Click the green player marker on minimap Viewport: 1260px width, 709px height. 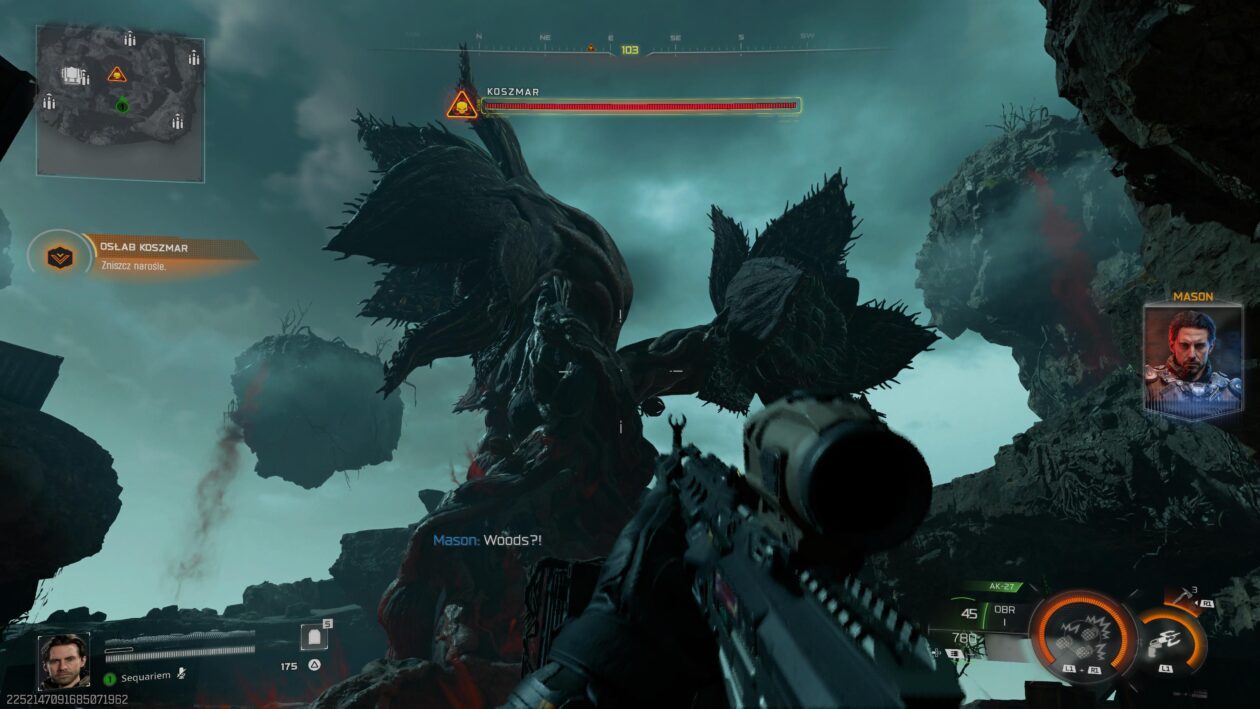point(122,105)
